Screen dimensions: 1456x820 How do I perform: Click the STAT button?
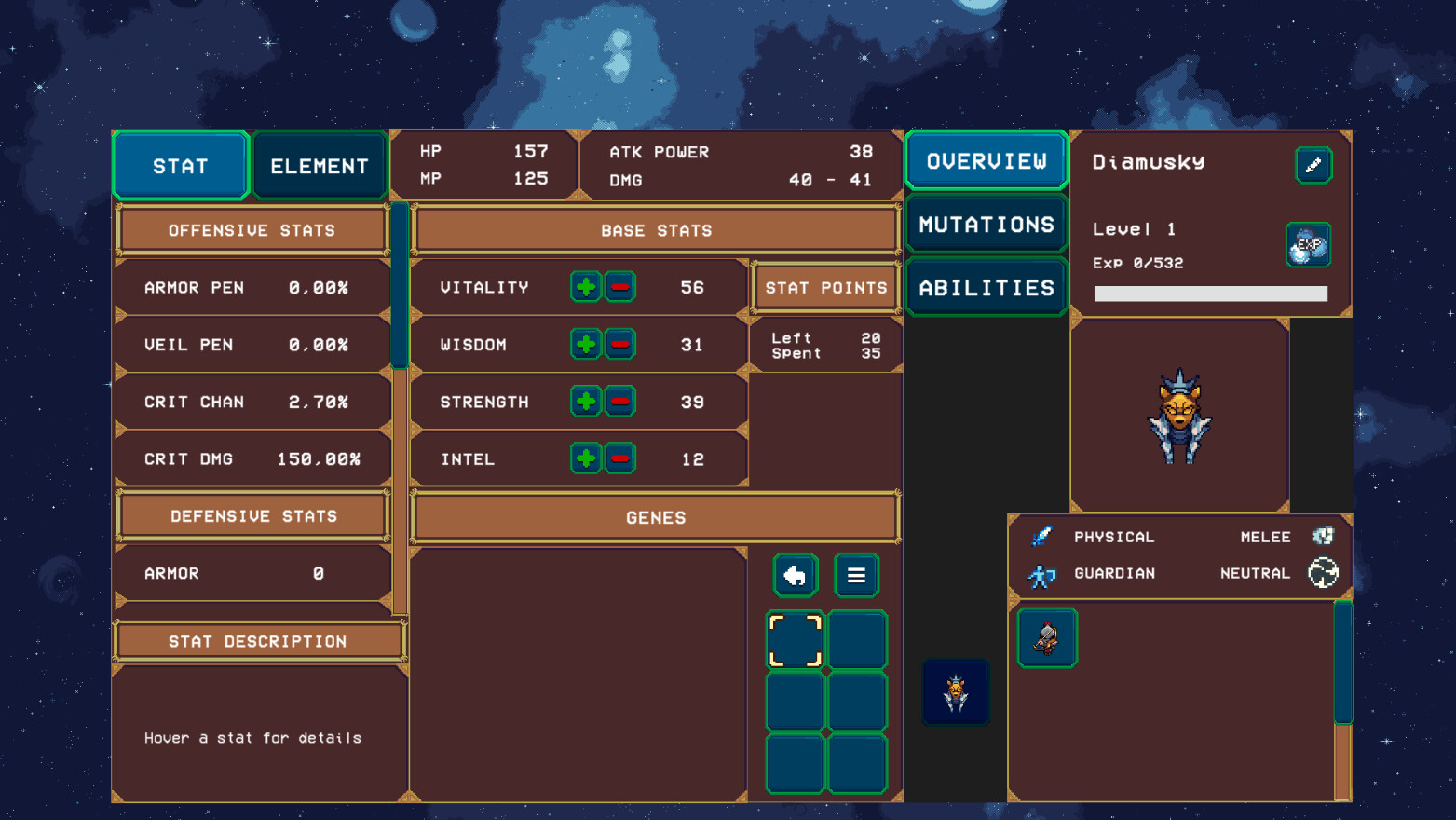(181, 165)
